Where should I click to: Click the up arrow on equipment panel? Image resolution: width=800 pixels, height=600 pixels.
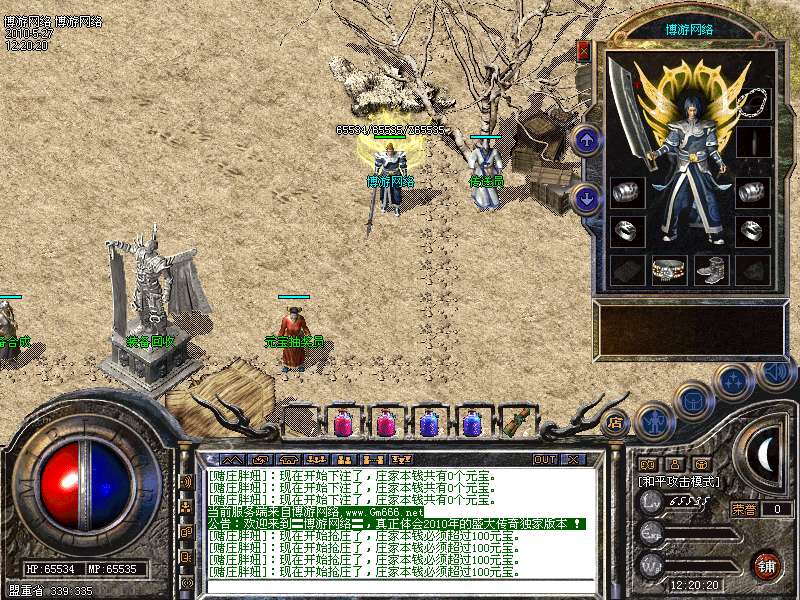pos(588,140)
